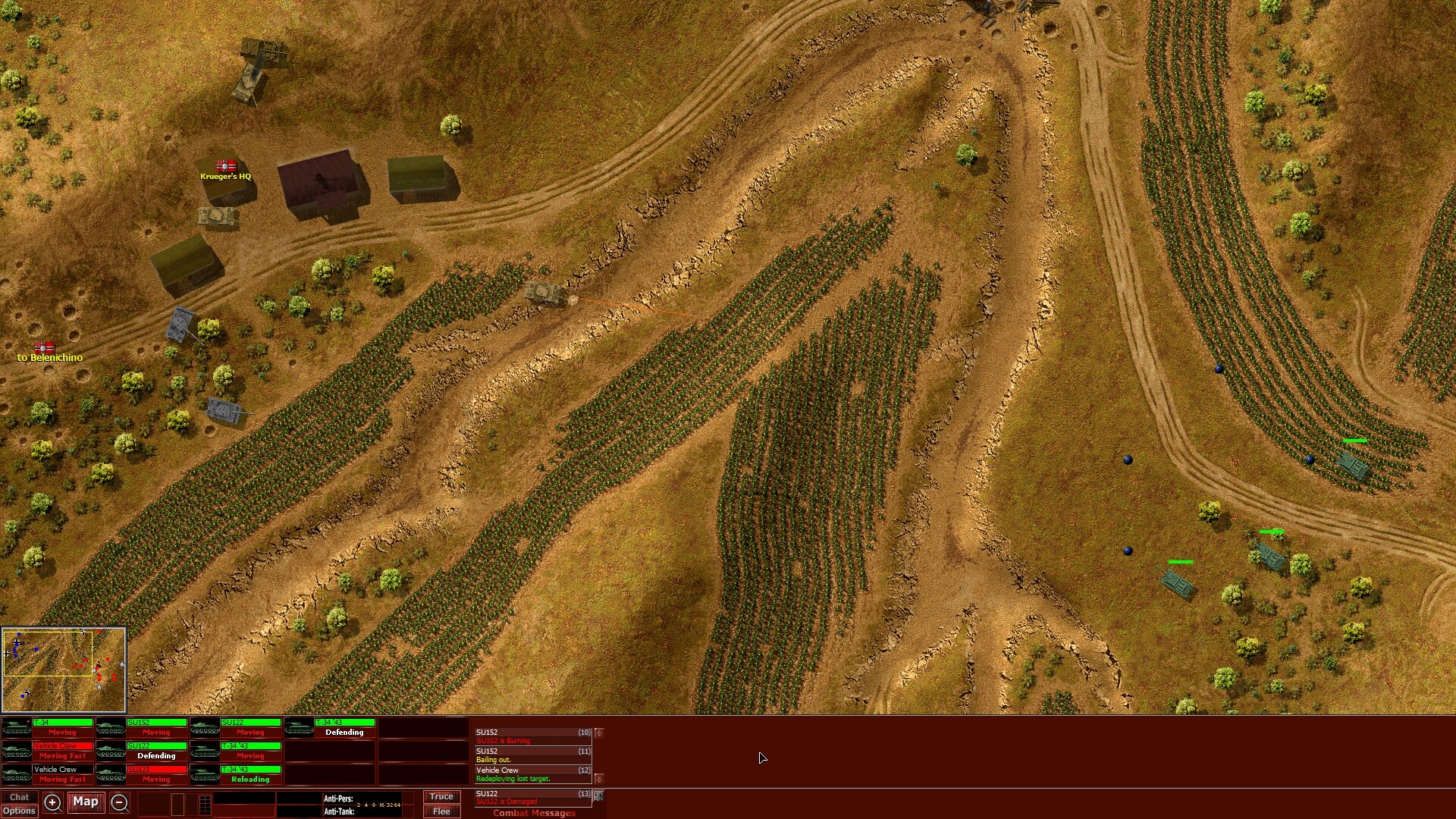Viewport: 1456px width, 819px height.
Task: Zoom out with the minus magnifier icon
Action: point(119,802)
